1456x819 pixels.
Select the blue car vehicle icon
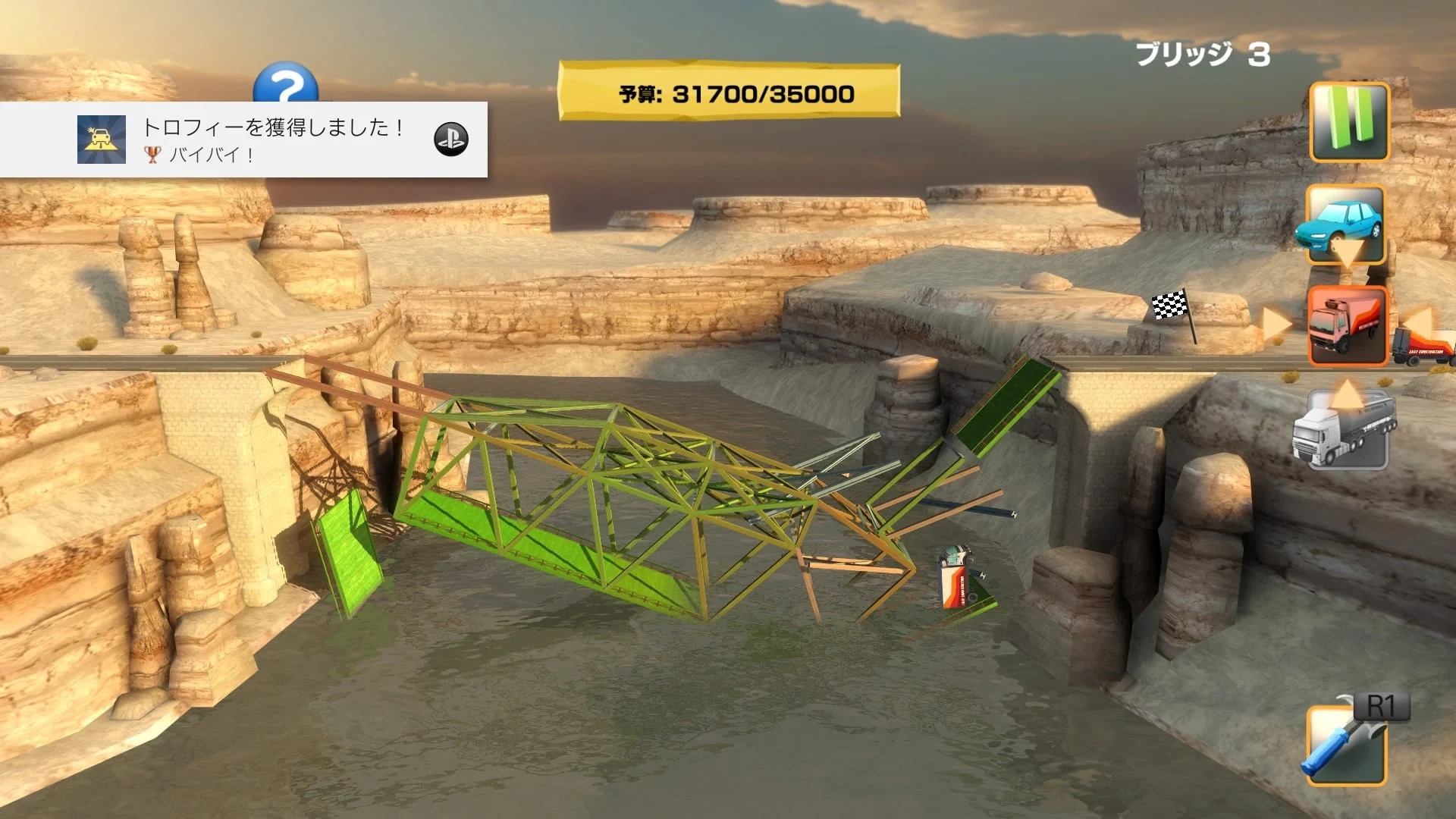[x=1347, y=227]
